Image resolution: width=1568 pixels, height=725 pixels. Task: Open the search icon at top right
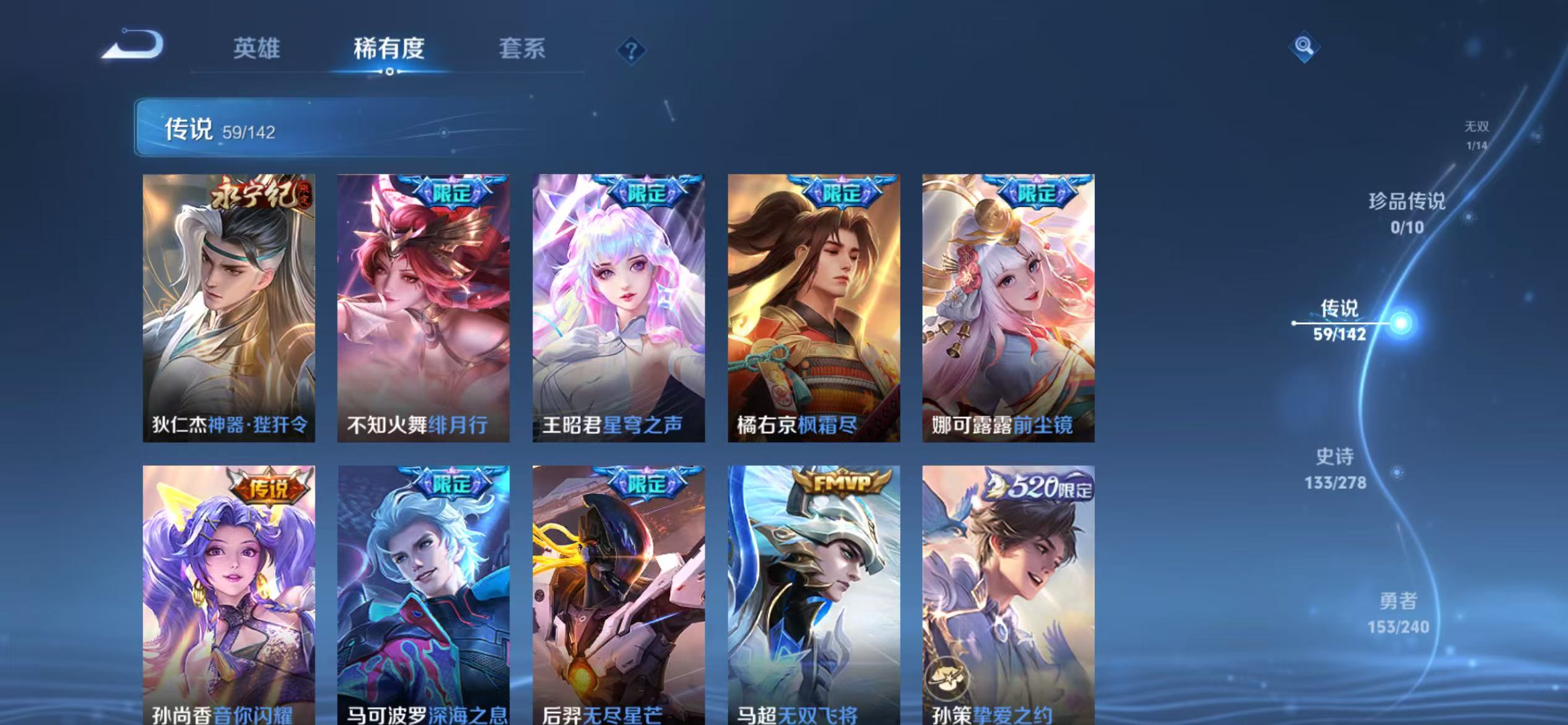(x=1304, y=47)
